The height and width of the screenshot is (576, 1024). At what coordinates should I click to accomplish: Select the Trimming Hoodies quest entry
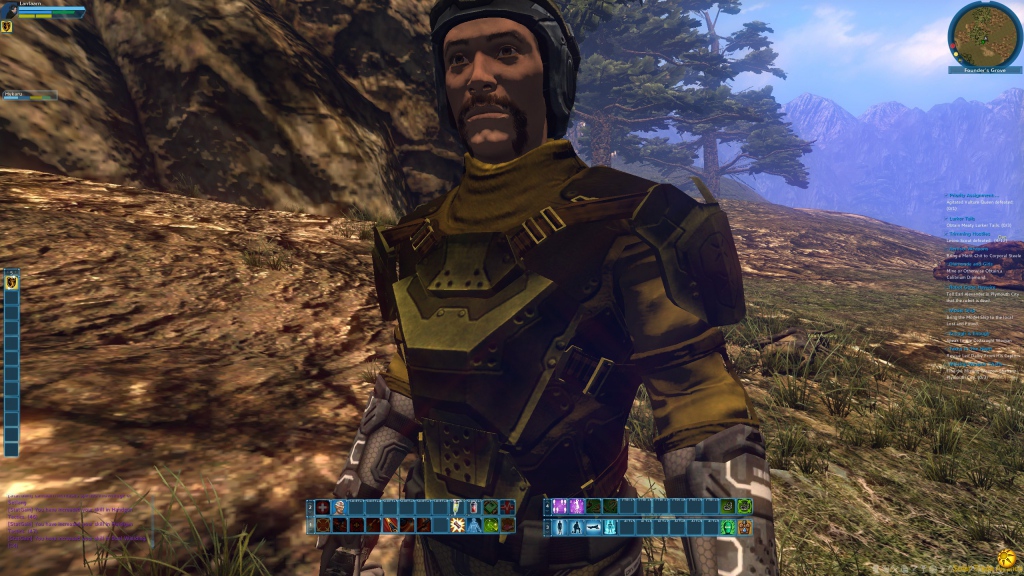coord(972,233)
